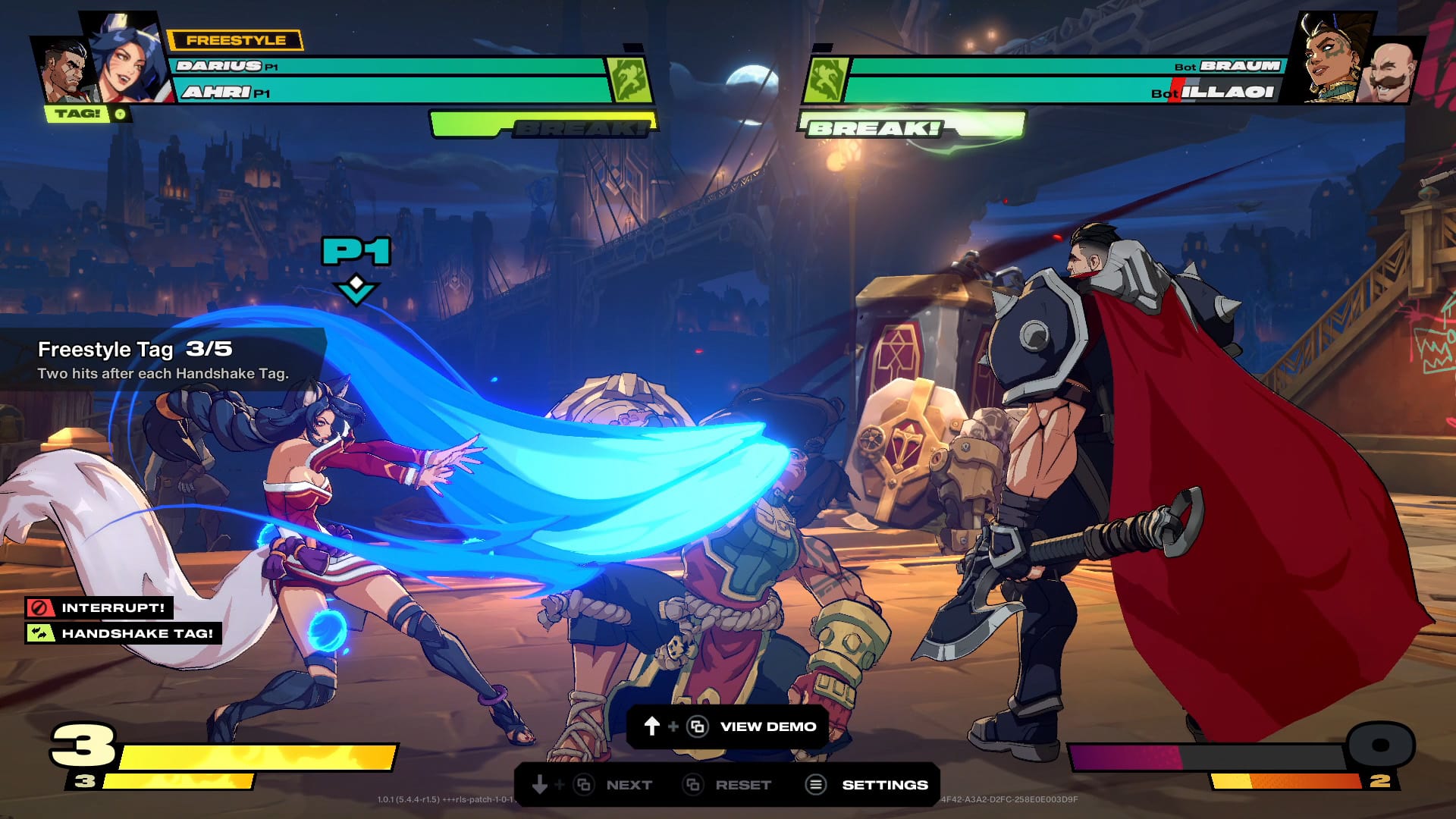Reset the current trial
The image size is (1456, 819).
coord(742,785)
